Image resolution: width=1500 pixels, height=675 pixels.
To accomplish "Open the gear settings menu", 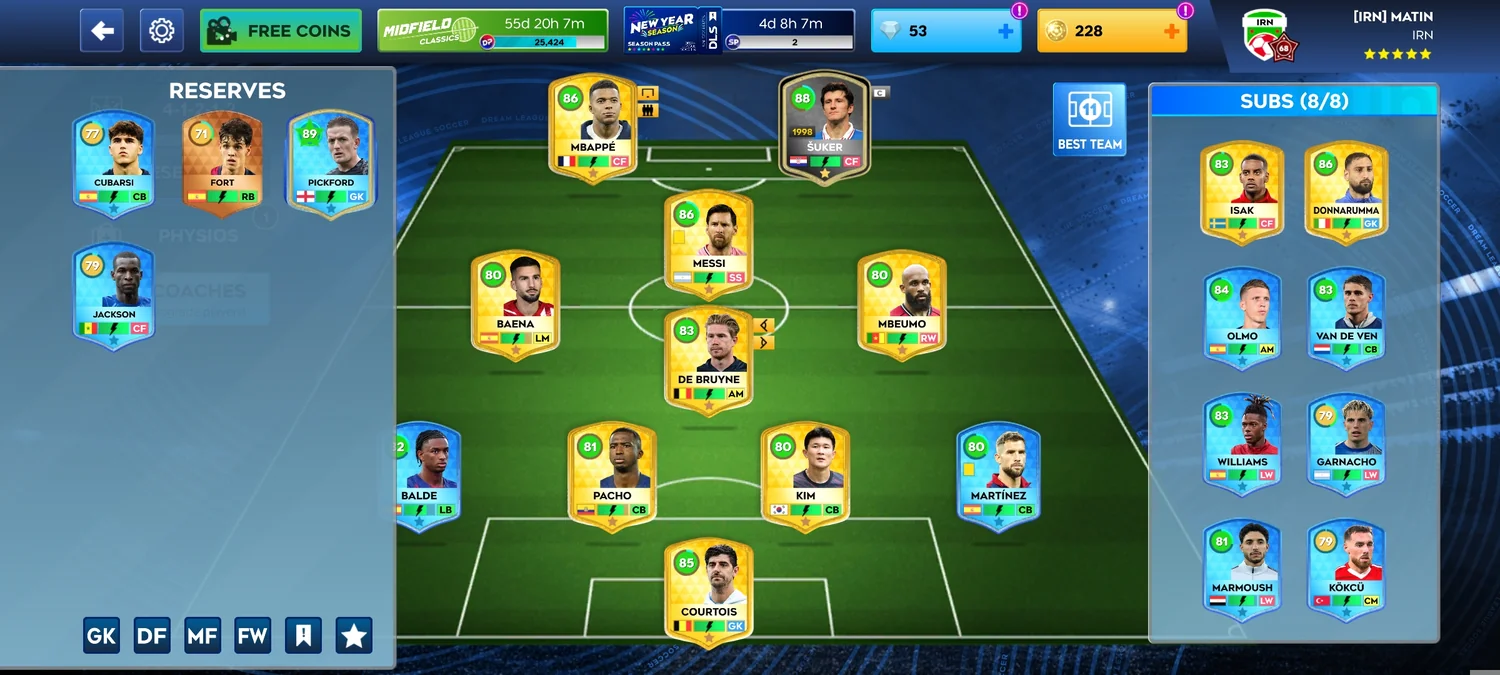I will 161,31.
